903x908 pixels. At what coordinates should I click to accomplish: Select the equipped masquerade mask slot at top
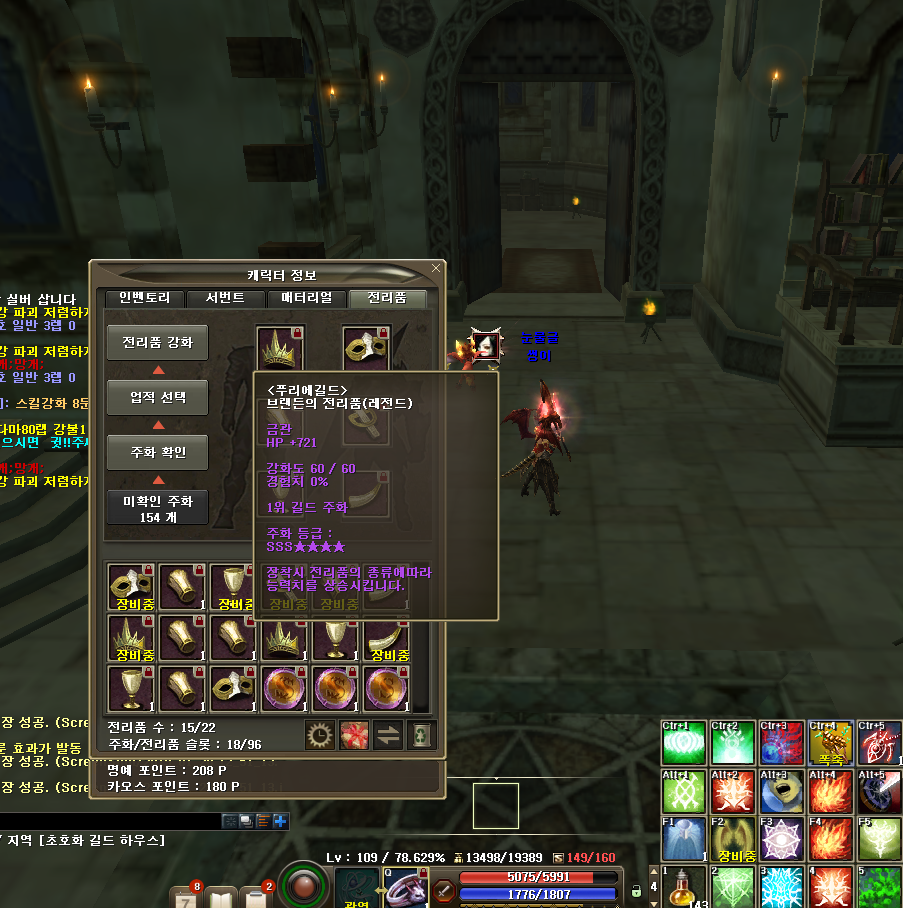(x=366, y=348)
